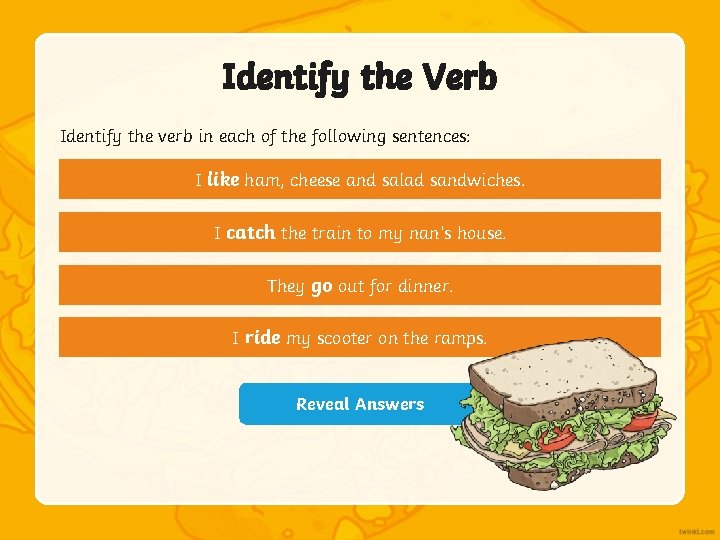Pick the "They go out for dinner" bar
720x540 pixels.
pyautogui.click(x=360, y=286)
